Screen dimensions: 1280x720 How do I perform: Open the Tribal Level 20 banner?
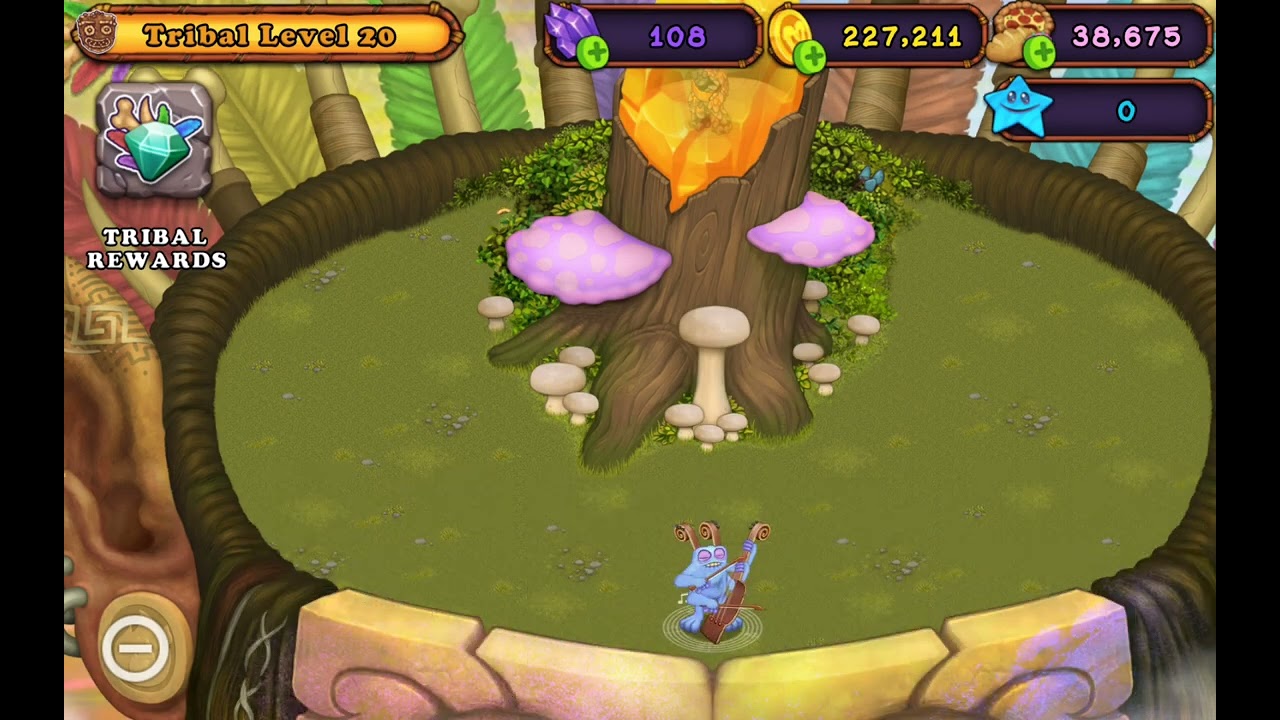[268, 35]
